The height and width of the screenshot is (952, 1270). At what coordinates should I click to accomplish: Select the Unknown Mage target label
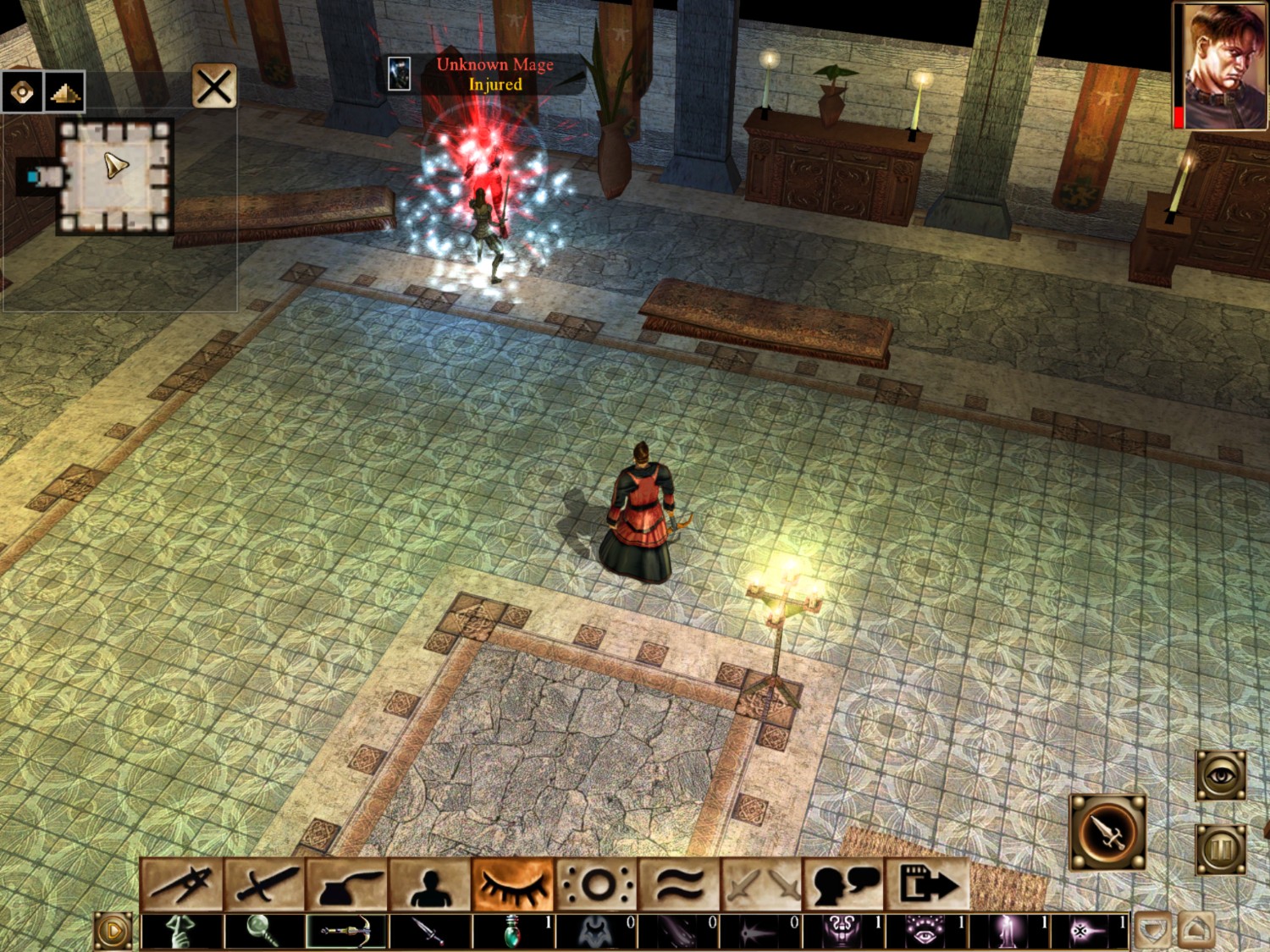click(x=494, y=74)
